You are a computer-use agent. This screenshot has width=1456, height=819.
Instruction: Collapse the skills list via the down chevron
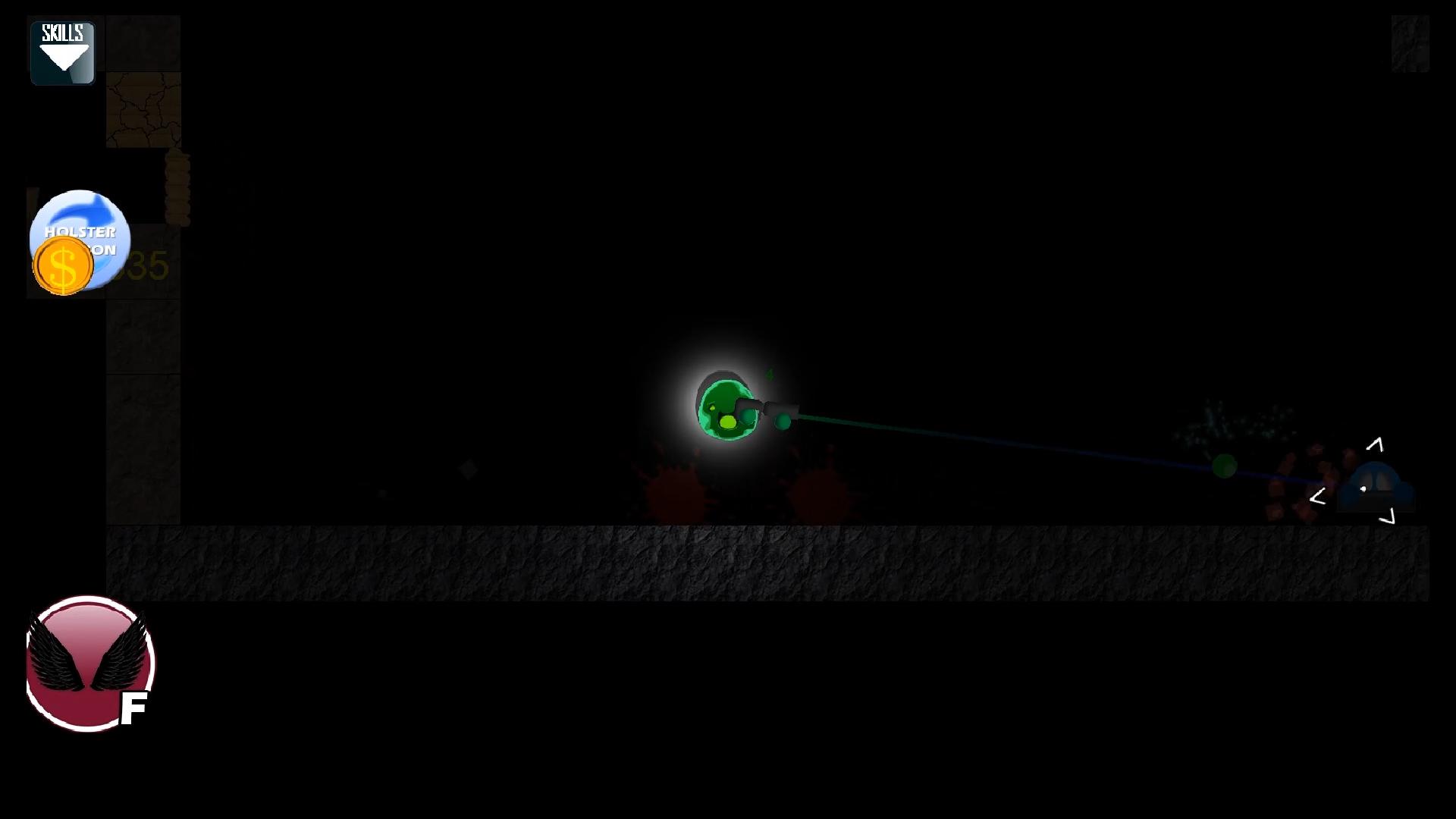click(x=63, y=59)
